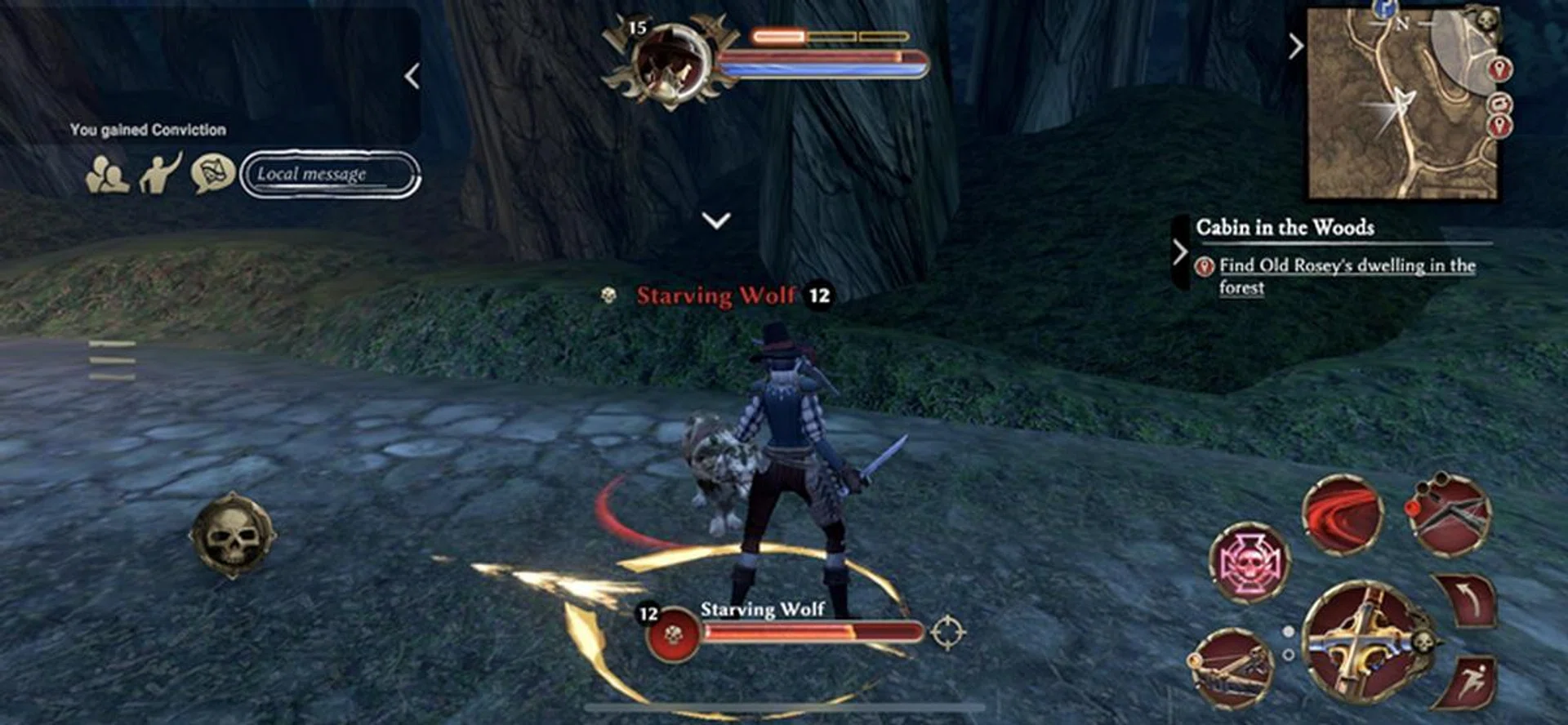This screenshot has height=725, width=1568.
Task: Tap the dodge roll arrow icon
Action: (1471, 601)
